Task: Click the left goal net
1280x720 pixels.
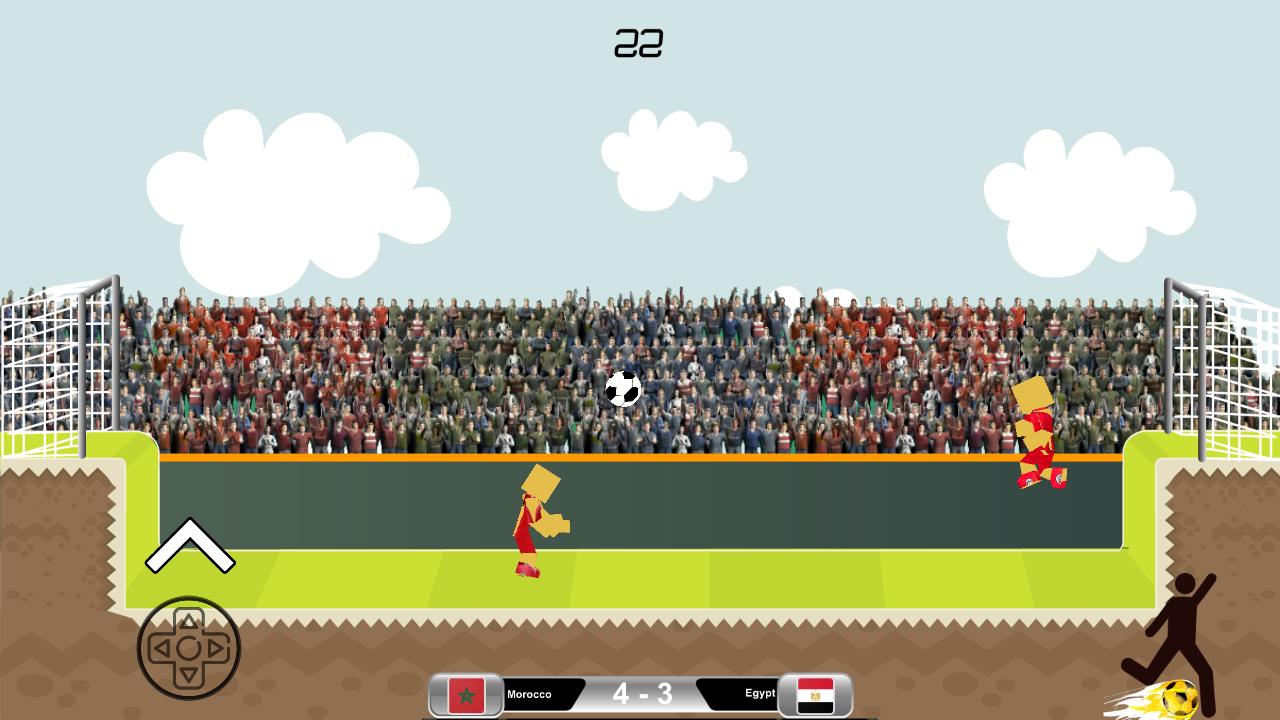Action: (x=50, y=370)
